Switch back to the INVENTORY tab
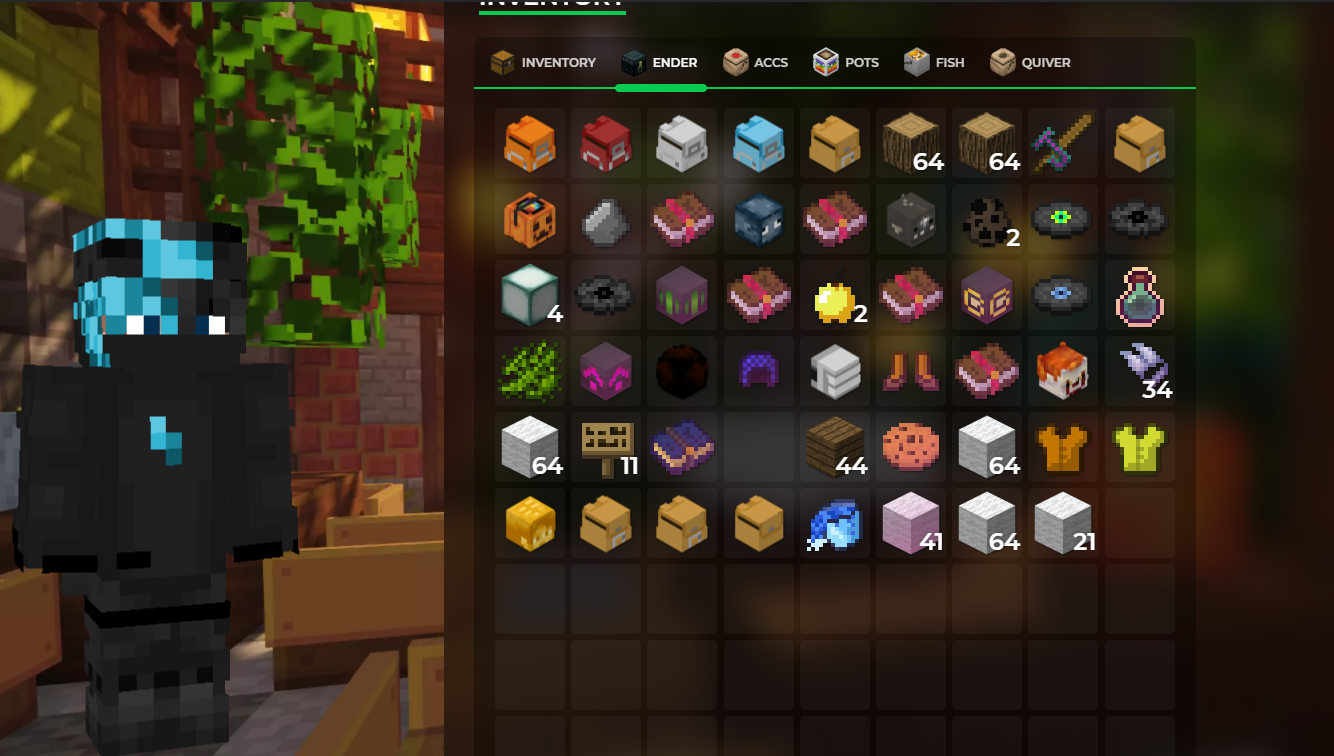The width and height of the screenshot is (1334, 756). (542, 62)
